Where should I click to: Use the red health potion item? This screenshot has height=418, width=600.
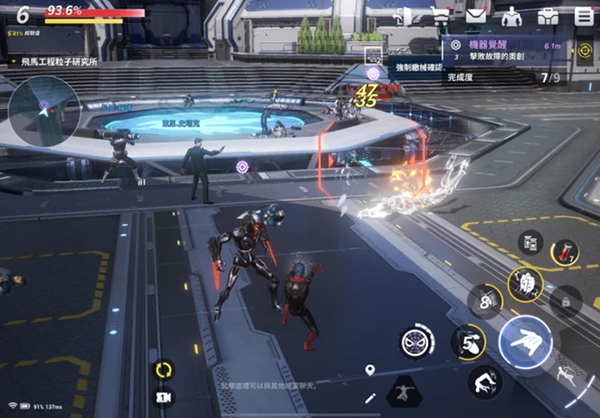pos(565,252)
